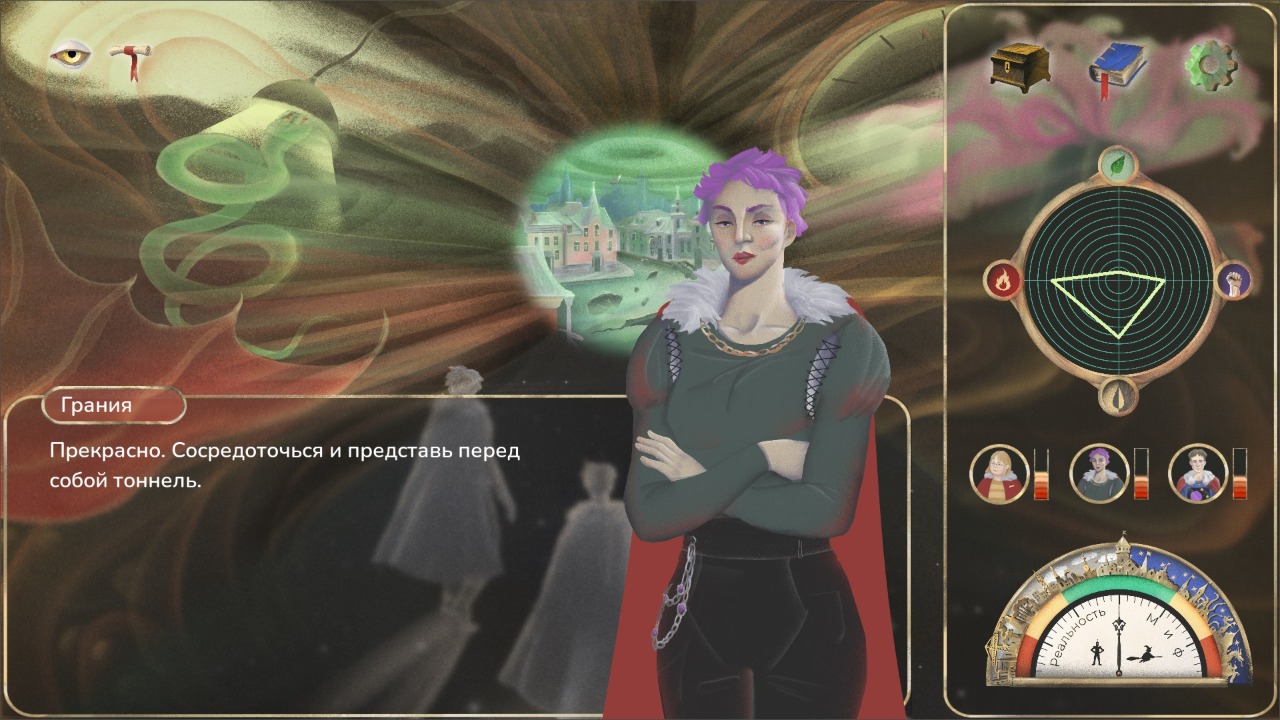Click the eye icon to hide the interface
Image resolution: width=1280 pixels, height=720 pixels.
(x=70, y=55)
